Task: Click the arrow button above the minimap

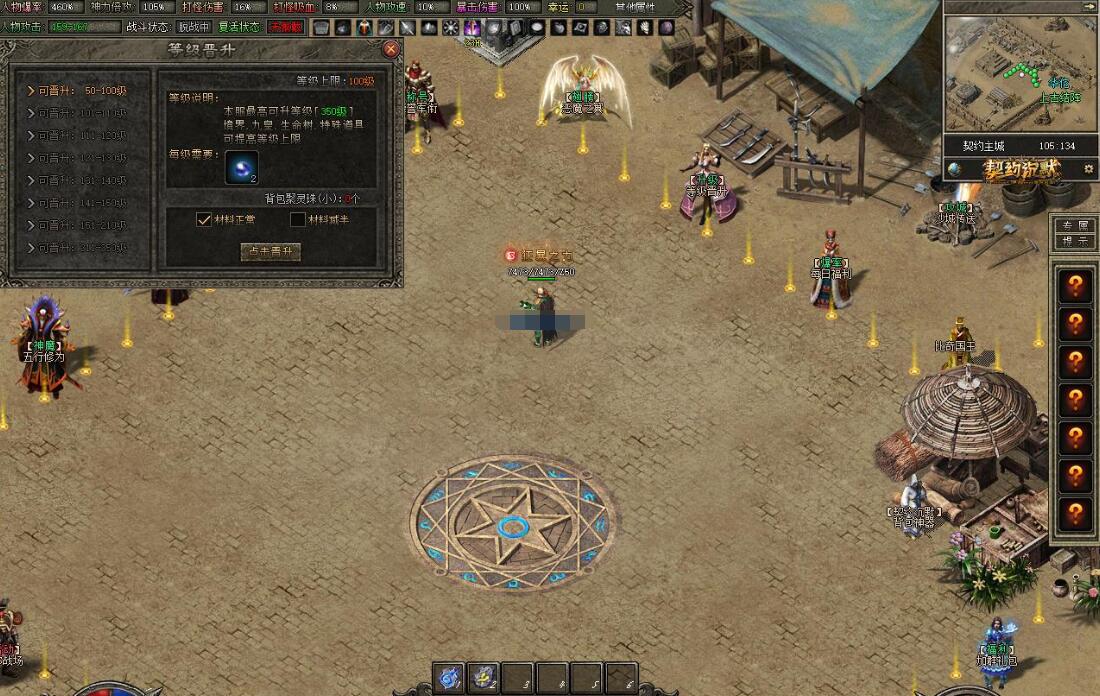Action: [x=1088, y=6]
